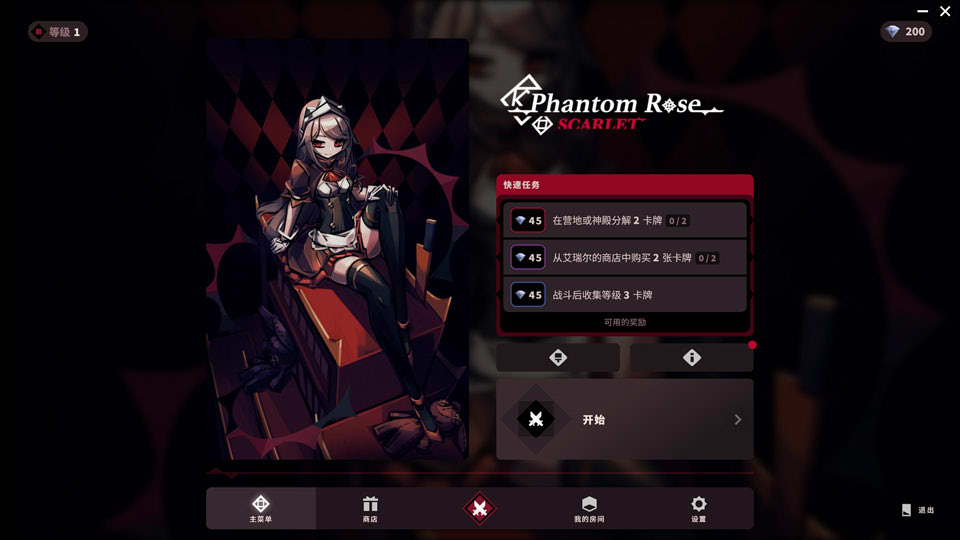Close the game window

pyautogui.click(x=945, y=11)
